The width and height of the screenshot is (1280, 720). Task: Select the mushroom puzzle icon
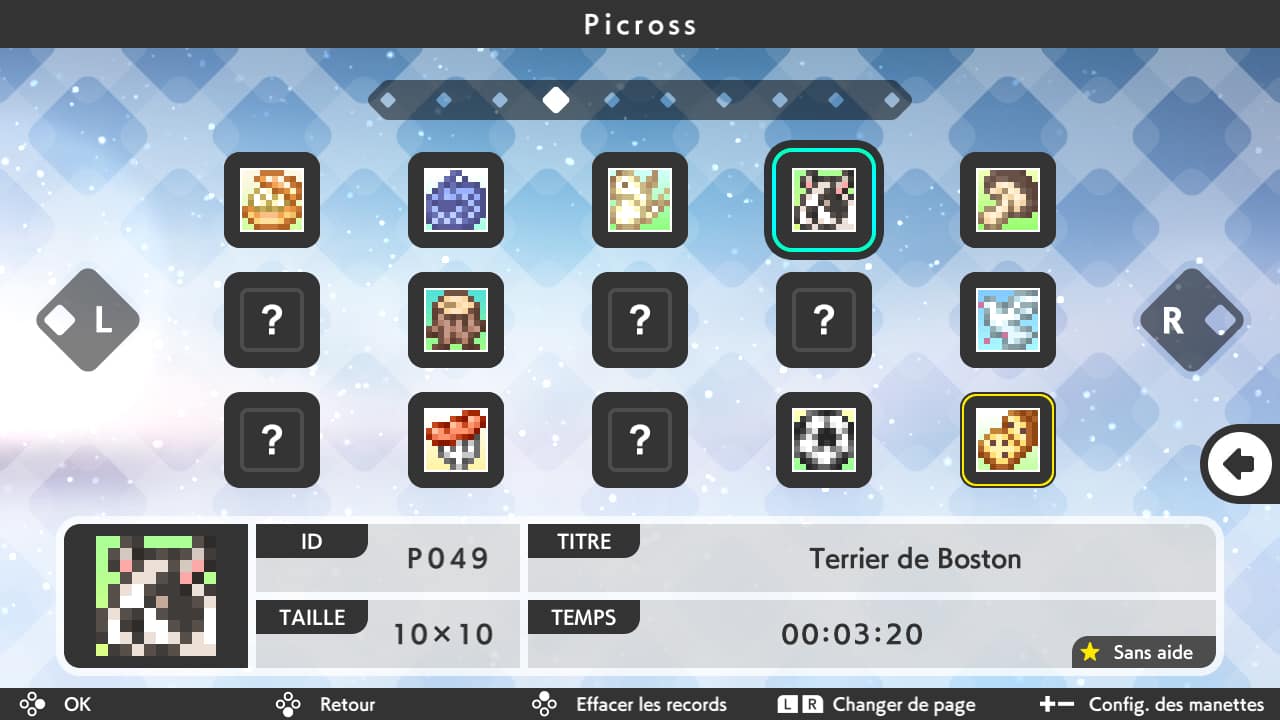[x=1007, y=200]
